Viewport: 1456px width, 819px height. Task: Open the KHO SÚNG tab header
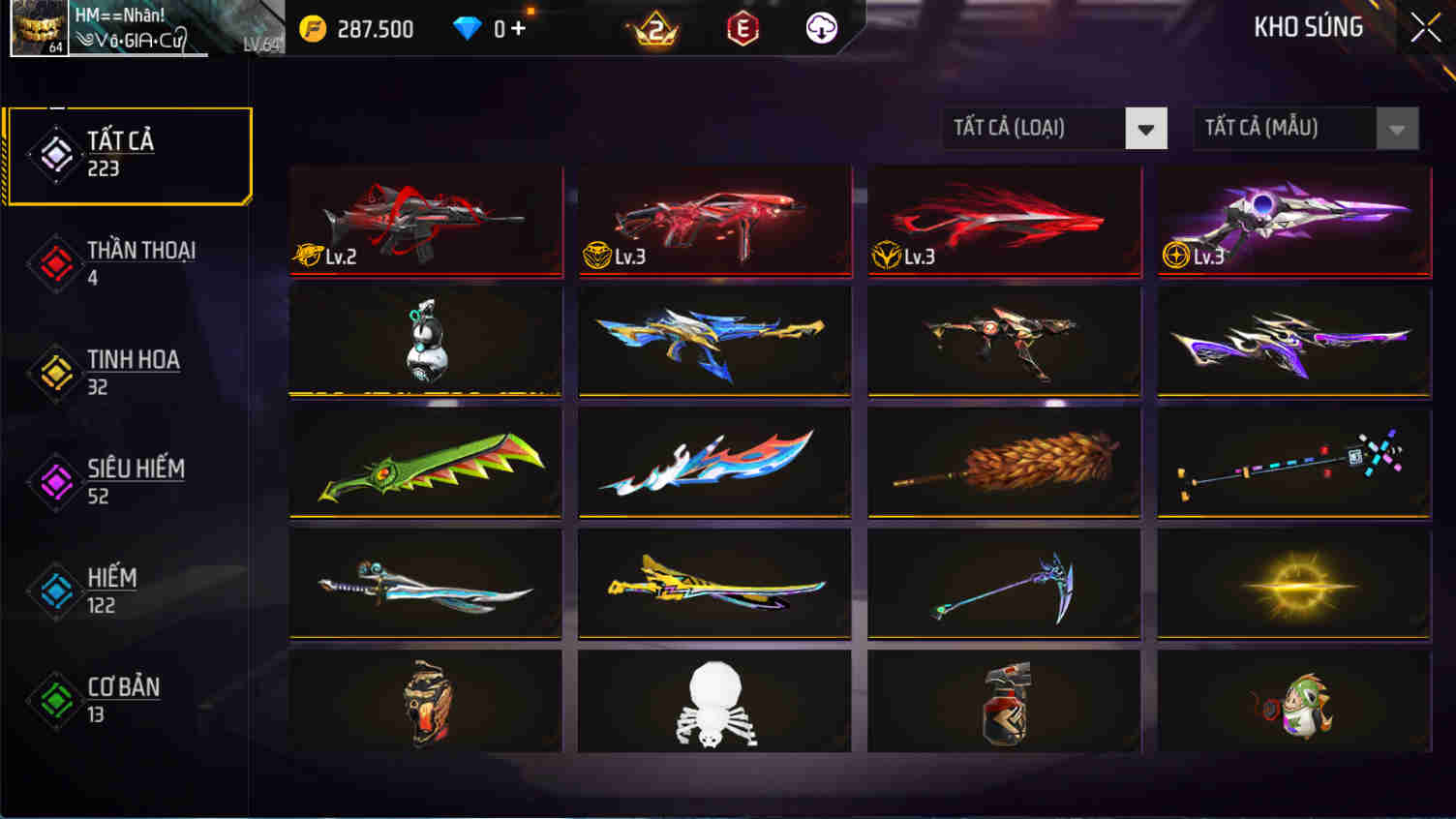coord(1307,27)
